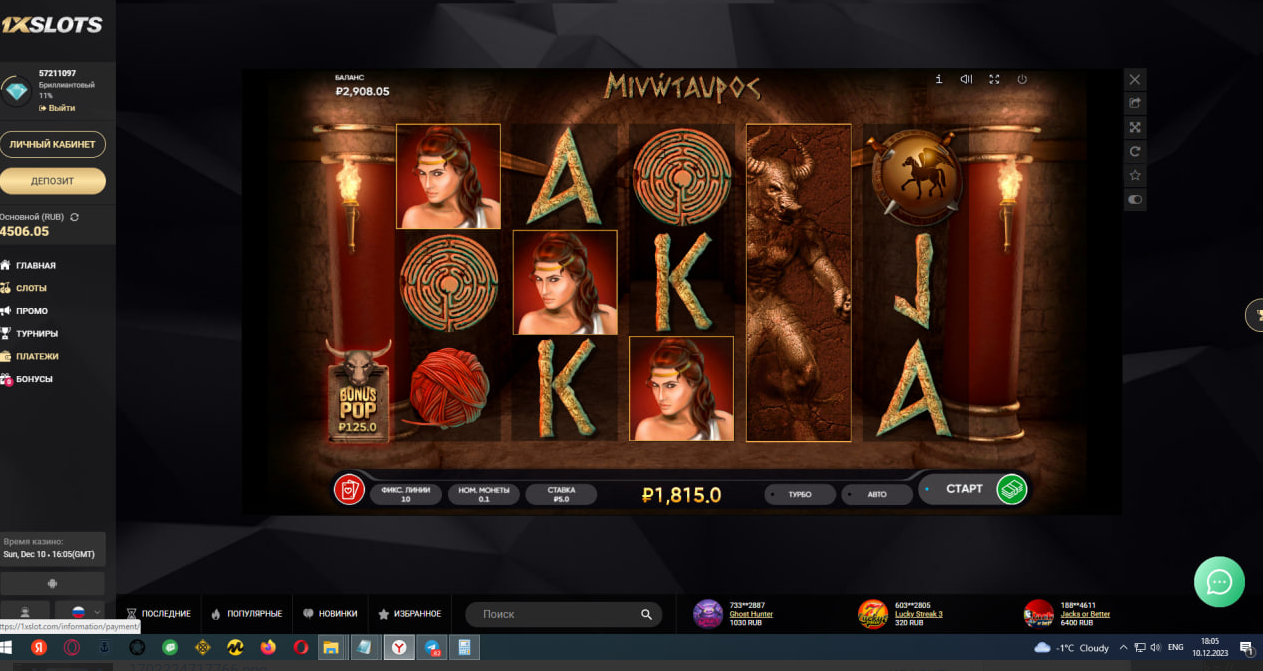The image size is (1263, 671).
Task: Reload the game with the refresh icon
Action: coord(1134,151)
